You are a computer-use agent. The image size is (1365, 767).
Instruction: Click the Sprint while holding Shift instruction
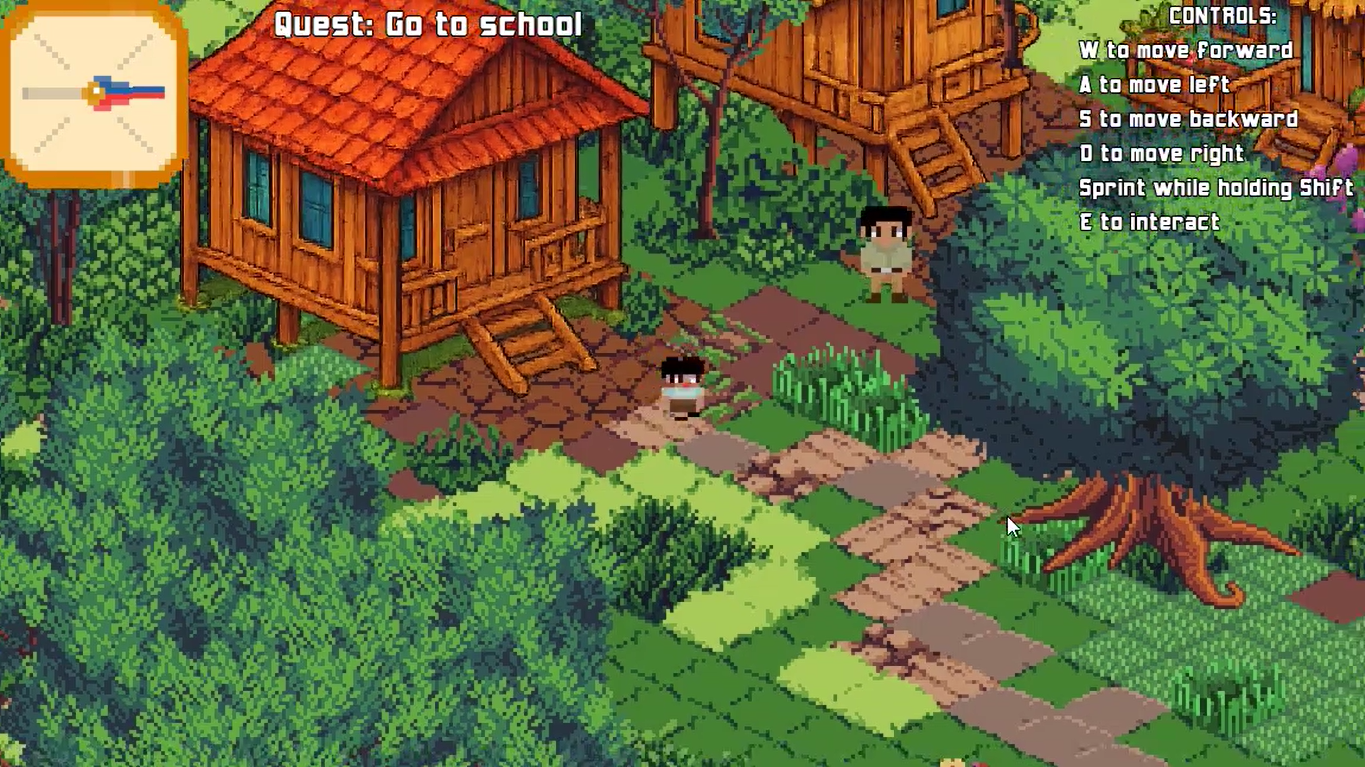click(x=1214, y=187)
